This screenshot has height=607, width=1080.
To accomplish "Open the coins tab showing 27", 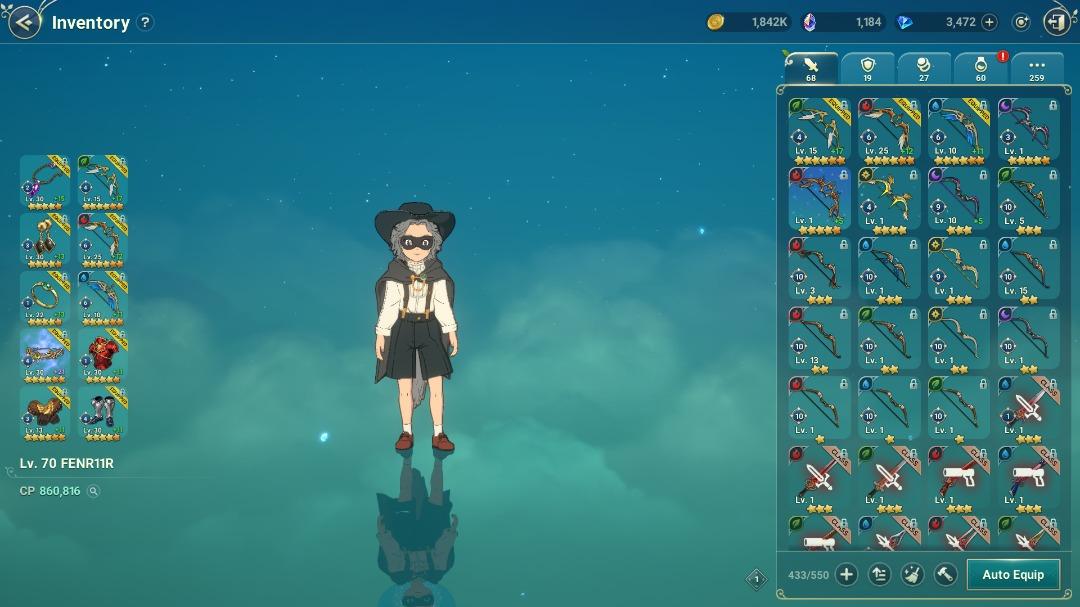I will point(923,68).
